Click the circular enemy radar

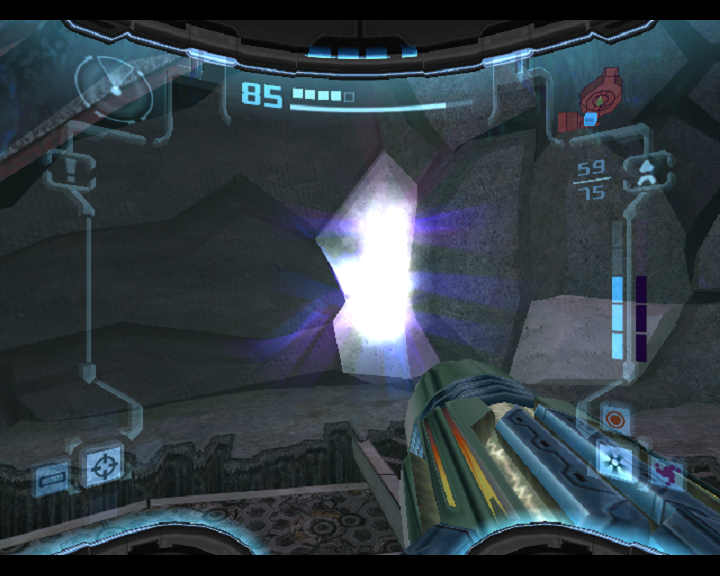(x=115, y=88)
